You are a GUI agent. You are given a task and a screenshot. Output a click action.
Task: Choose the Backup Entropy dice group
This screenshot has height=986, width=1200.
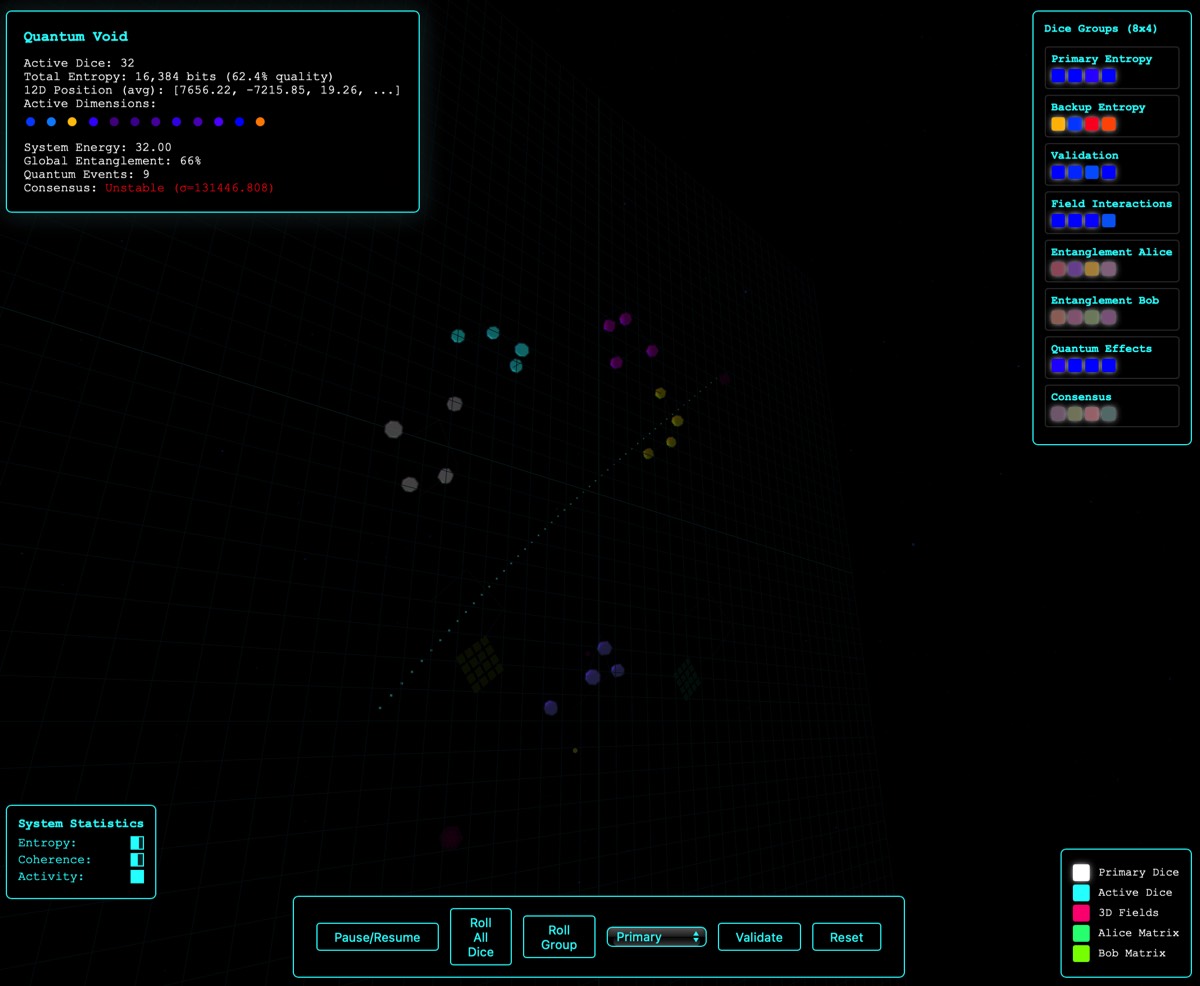tap(1111, 115)
